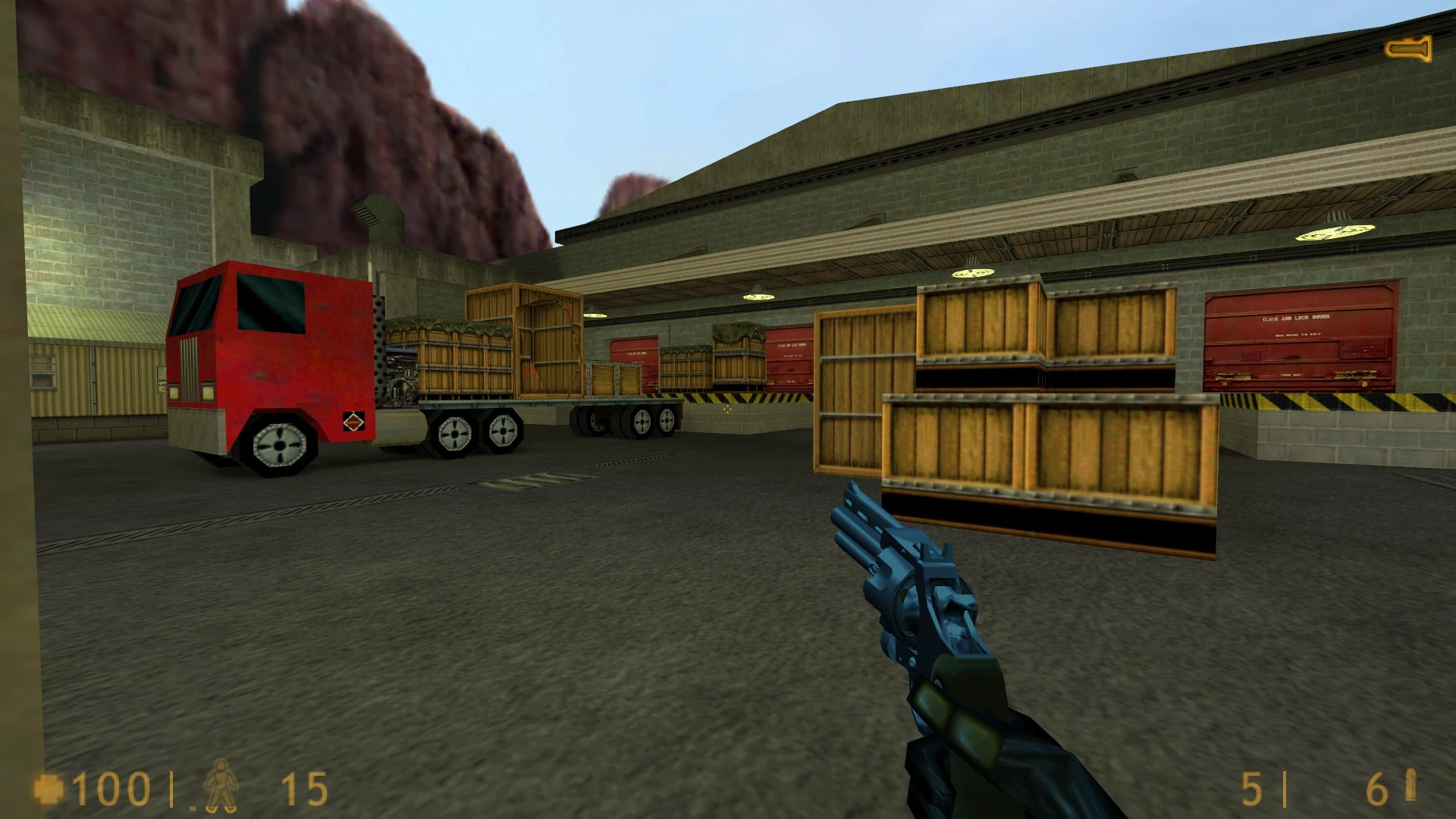Click the flashlight icon
The image size is (1456, 819).
[x=1408, y=49]
